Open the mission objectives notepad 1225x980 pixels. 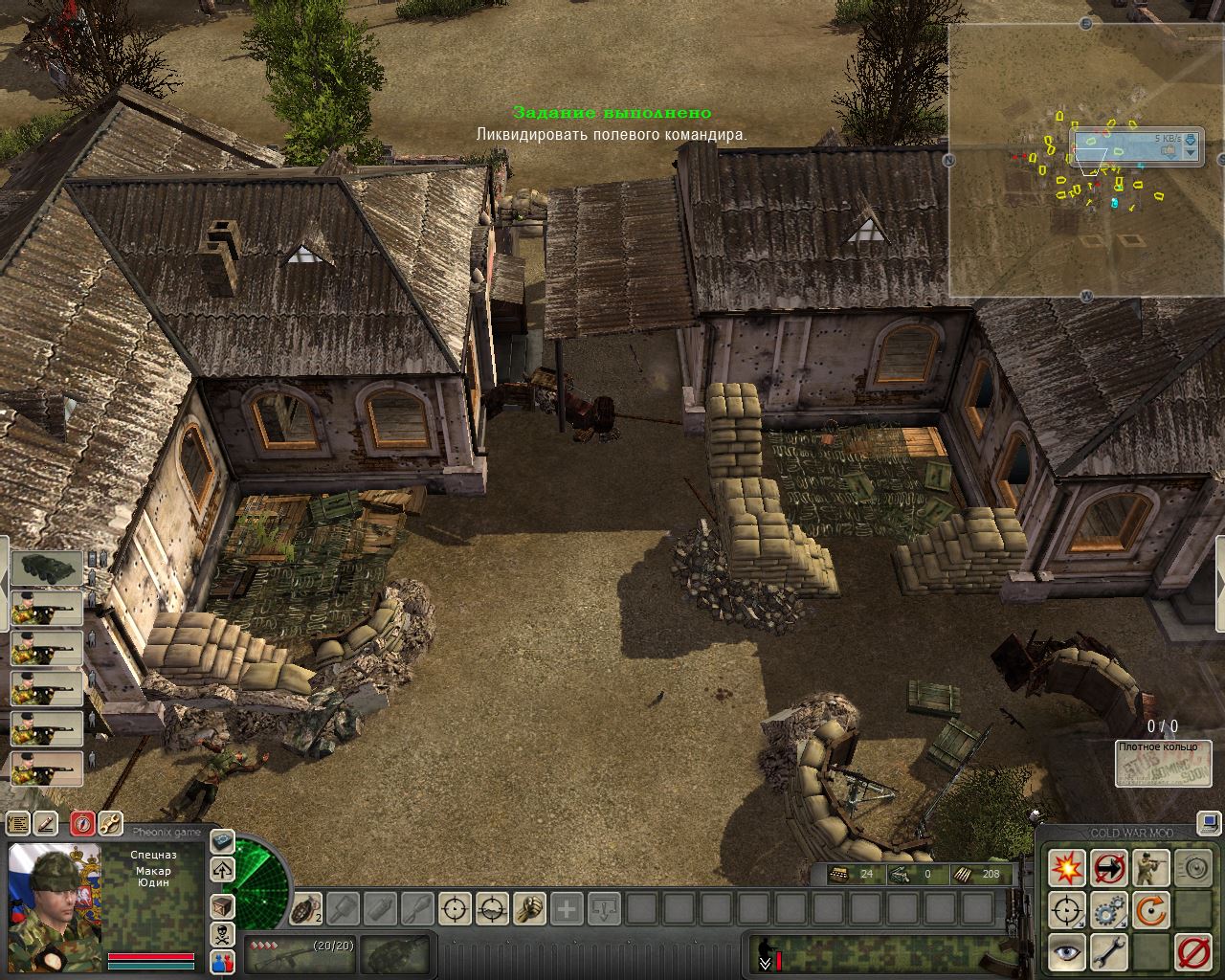(17, 823)
